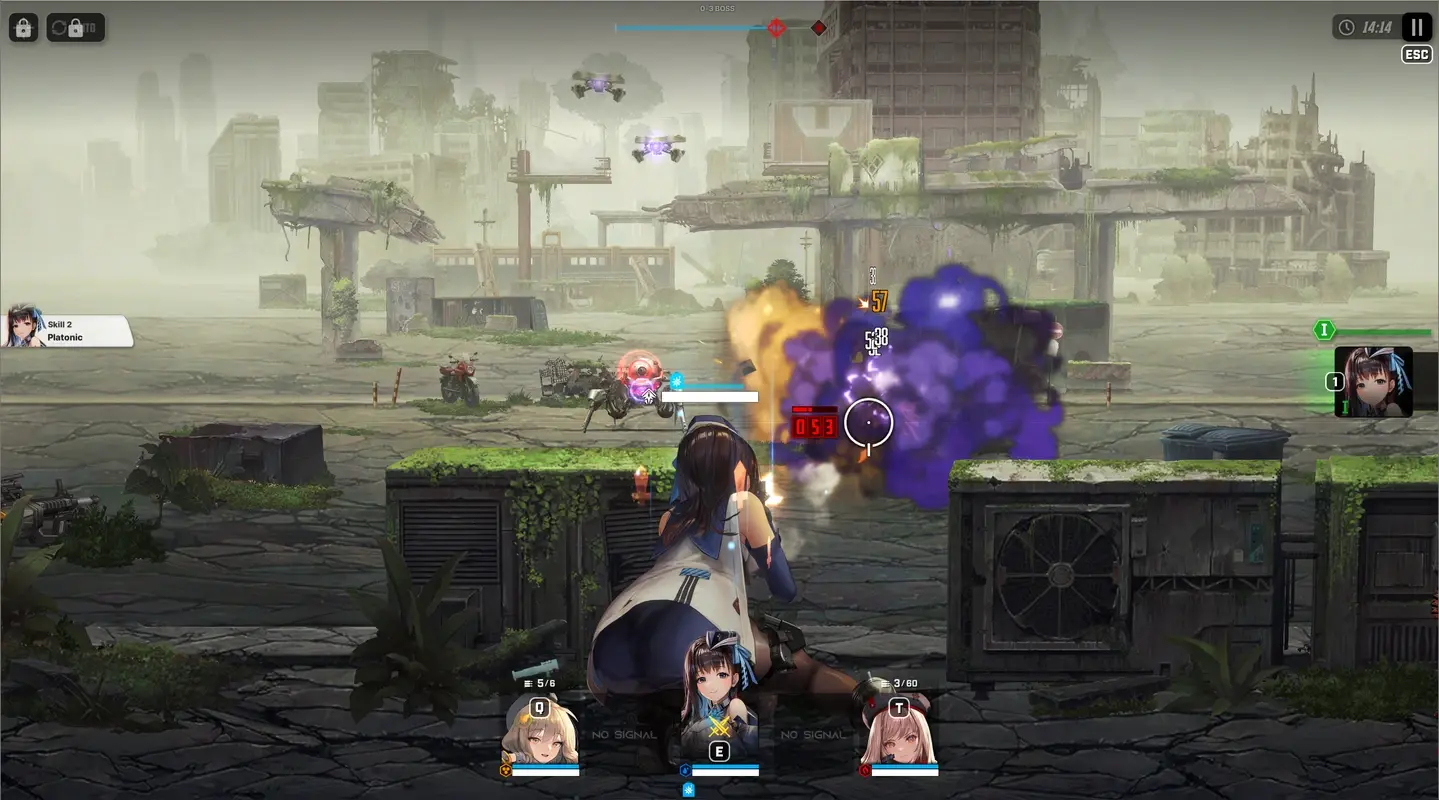Toggle the crossed-swords attack indicator on the E portrait
Screen dimensions: 1439x800
coord(719,726)
